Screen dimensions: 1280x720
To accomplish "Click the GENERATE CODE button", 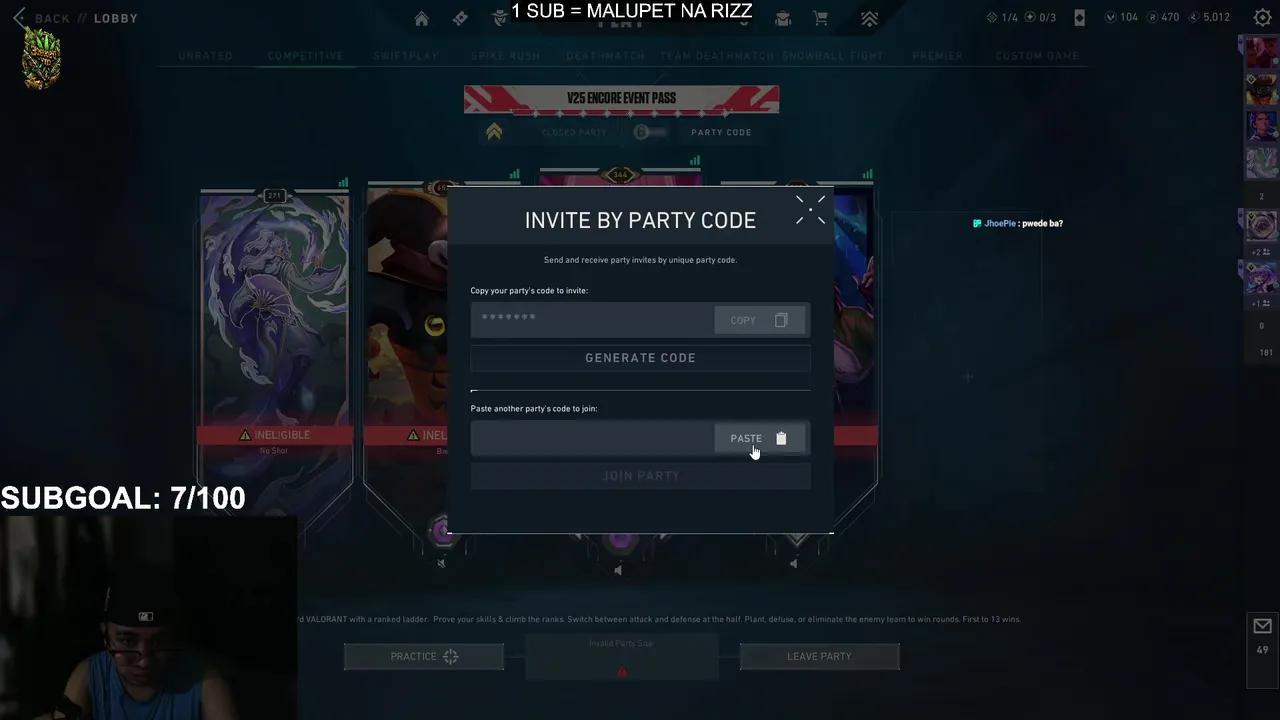I will [640, 357].
